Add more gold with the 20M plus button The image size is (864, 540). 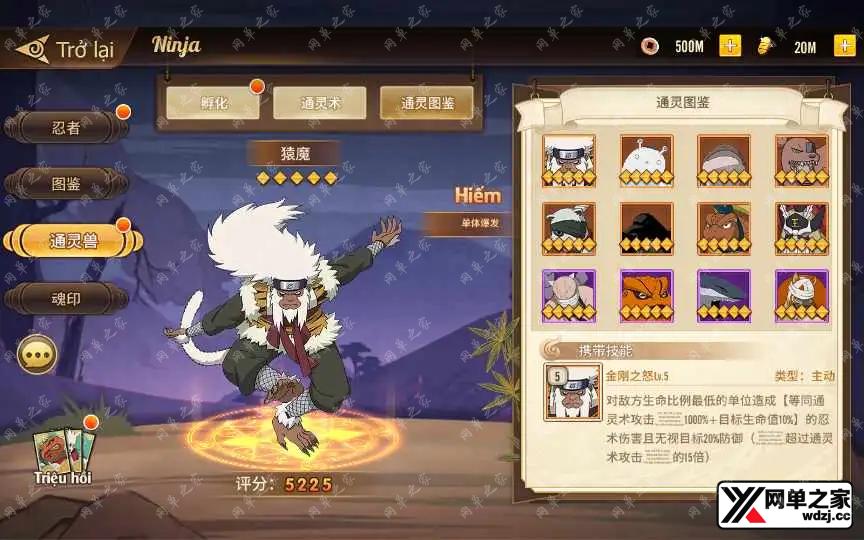[x=844, y=46]
